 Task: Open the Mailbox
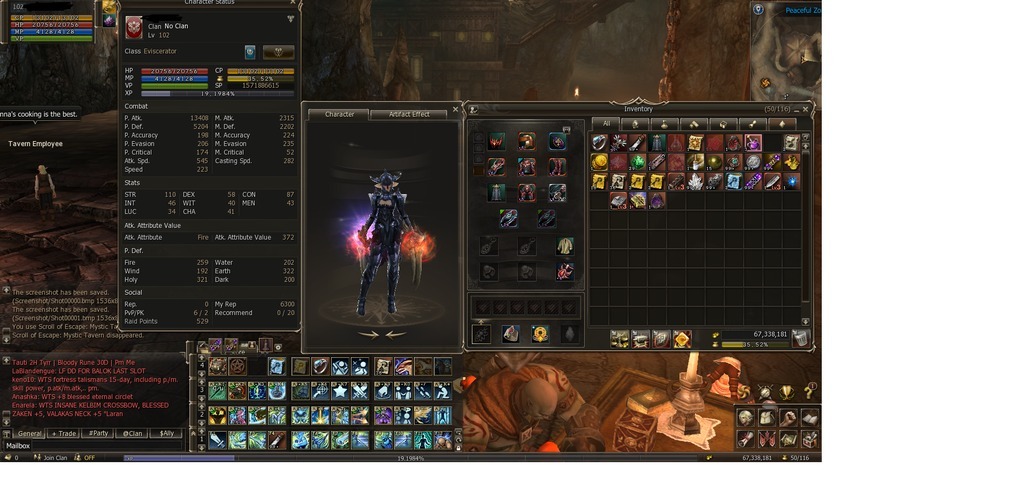tap(19, 446)
